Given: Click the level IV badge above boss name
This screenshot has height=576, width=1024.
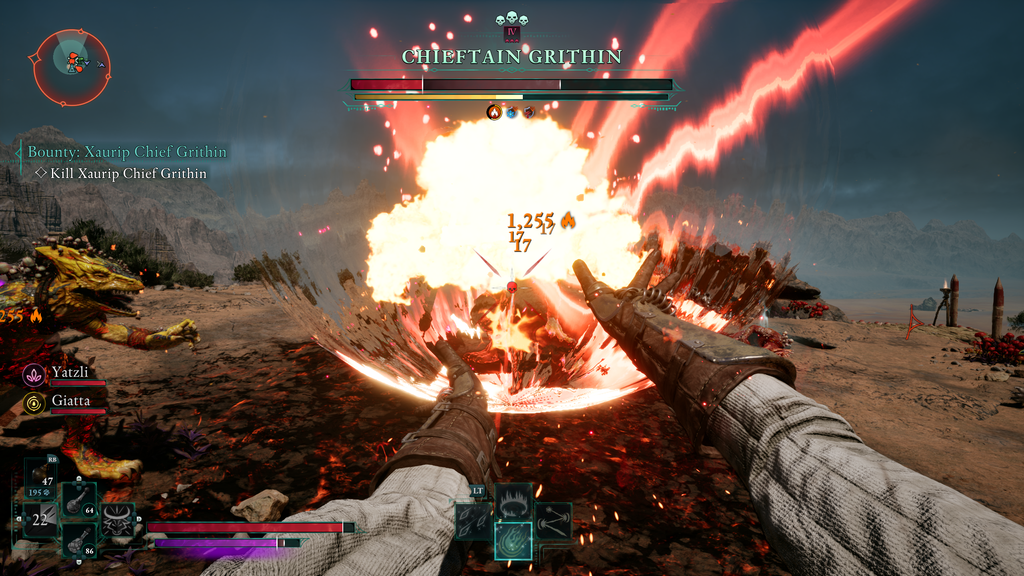Looking at the screenshot, I should [x=512, y=33].
